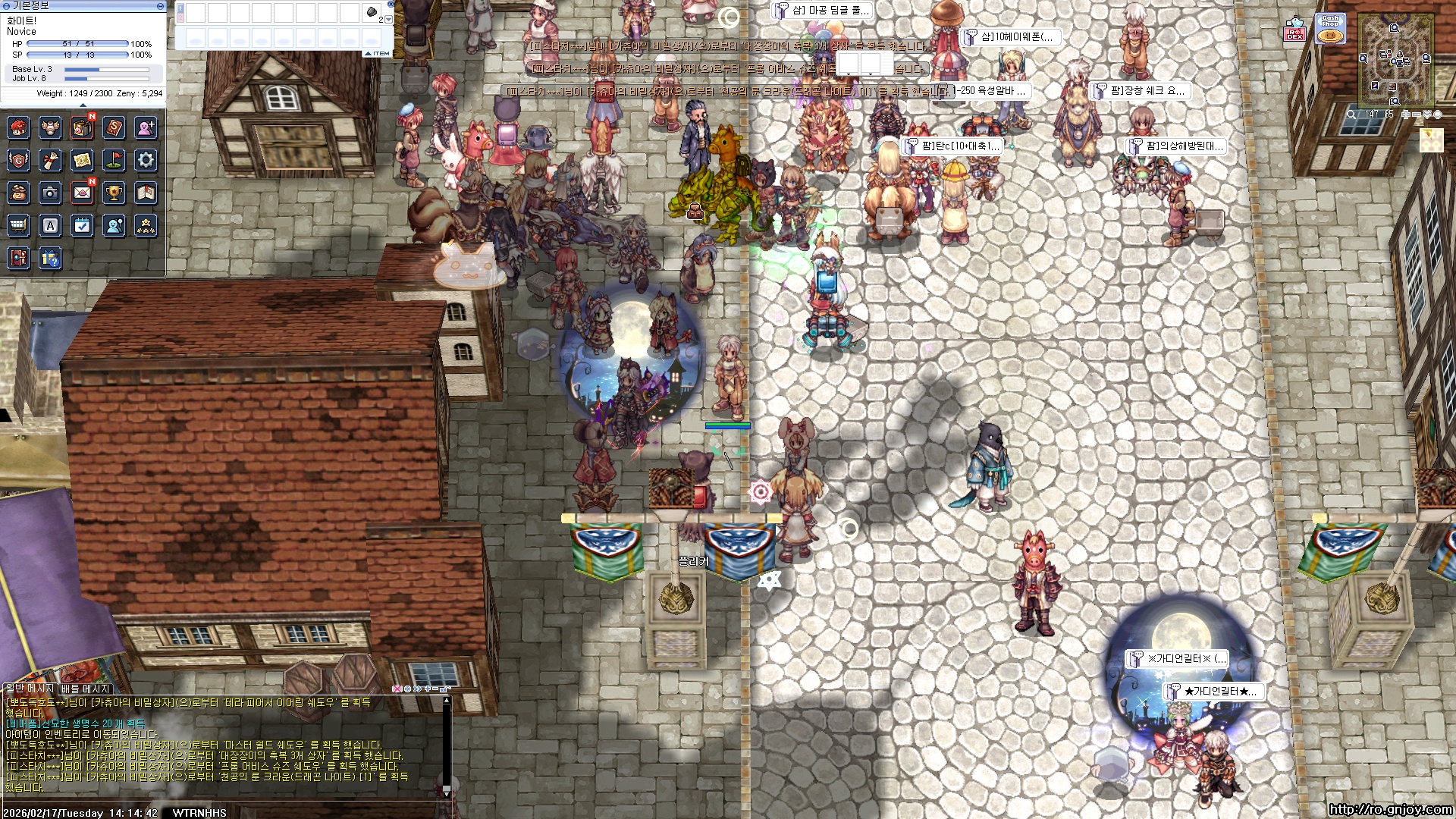Screen dimensions: 1456x819
Task: Select the stone item in hotbar
Action: coord(372,12)
